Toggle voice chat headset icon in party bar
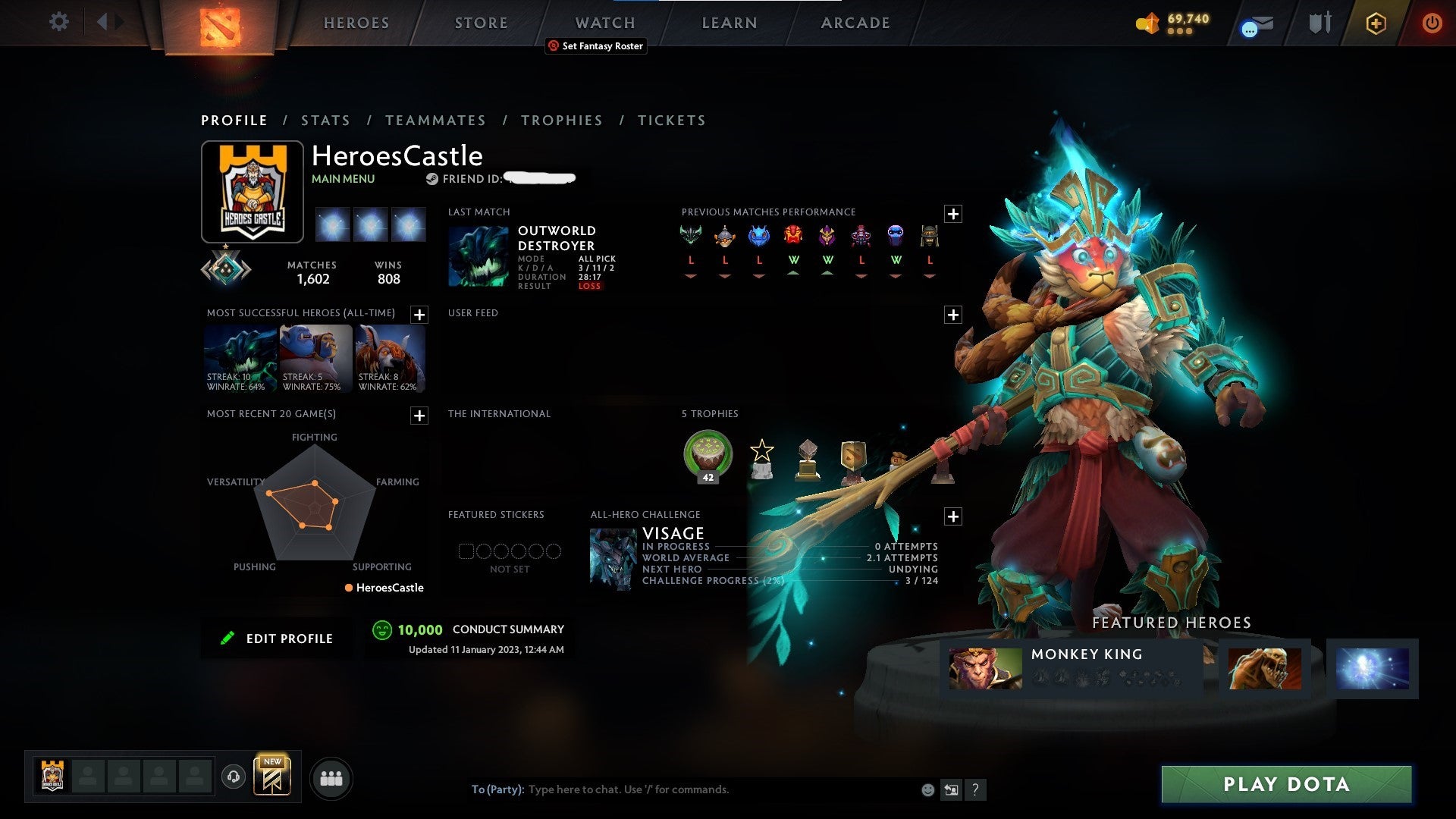 click(x=234, y=777)
